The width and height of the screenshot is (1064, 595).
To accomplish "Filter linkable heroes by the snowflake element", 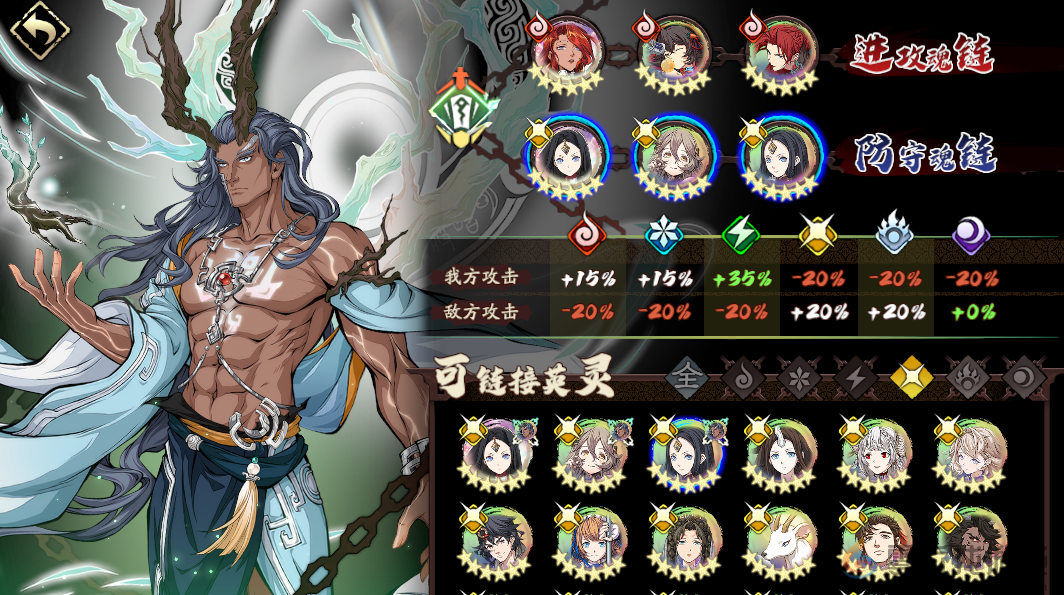I will [799, 377].
